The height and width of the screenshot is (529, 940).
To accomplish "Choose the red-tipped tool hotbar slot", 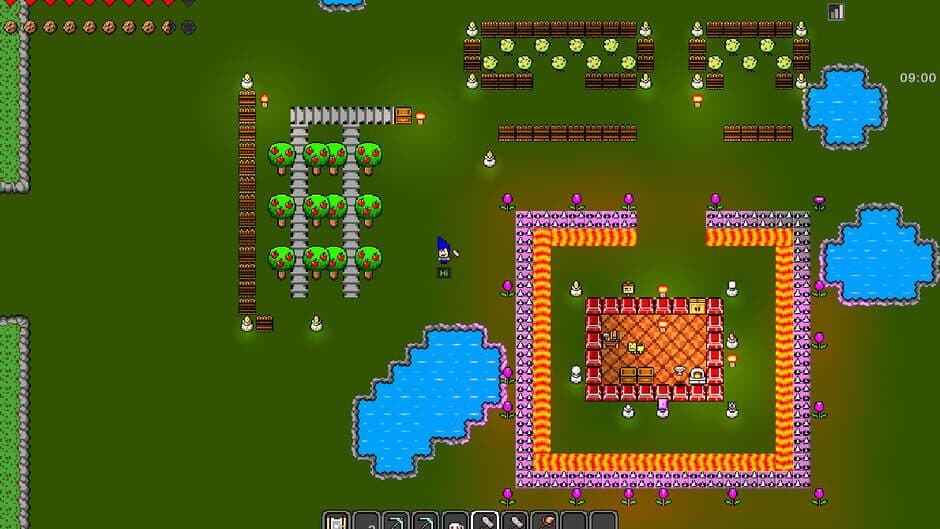I will tap(544, 521).
